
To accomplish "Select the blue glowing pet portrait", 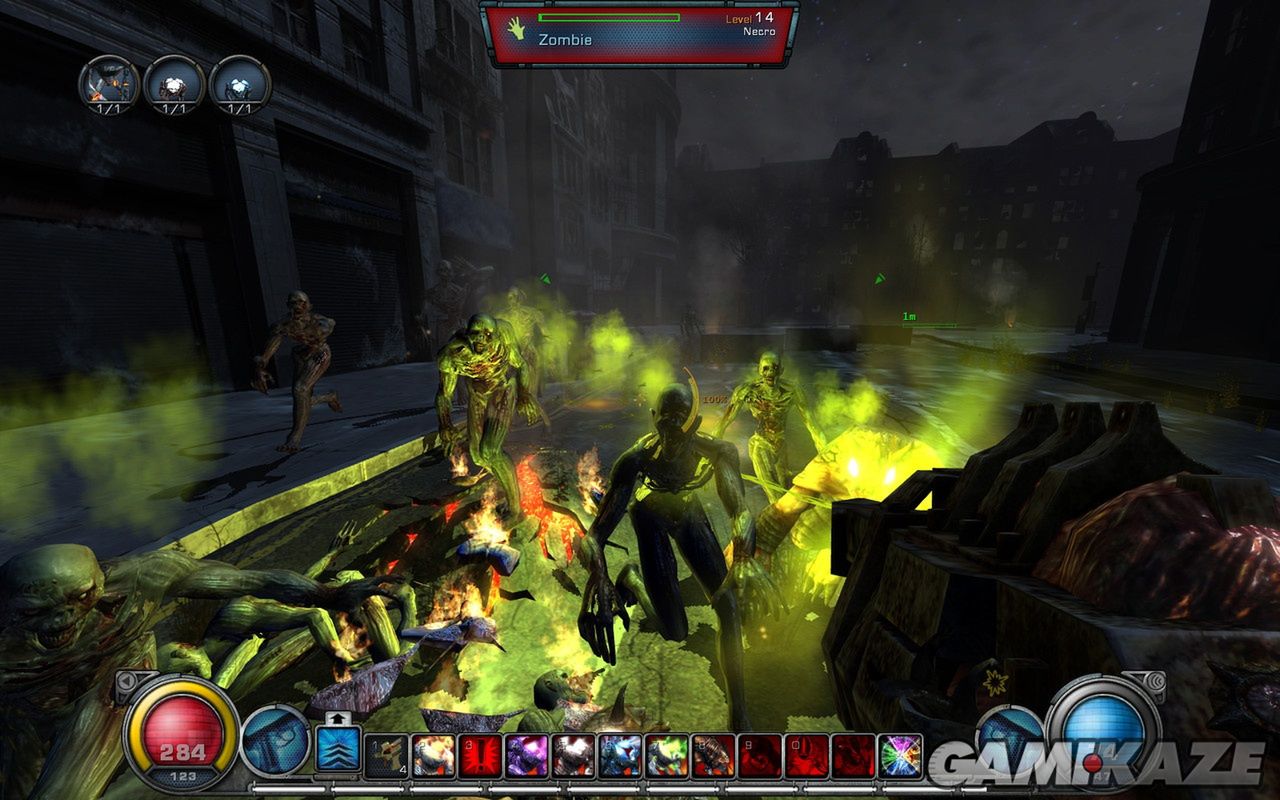I will tap(240, 84).
